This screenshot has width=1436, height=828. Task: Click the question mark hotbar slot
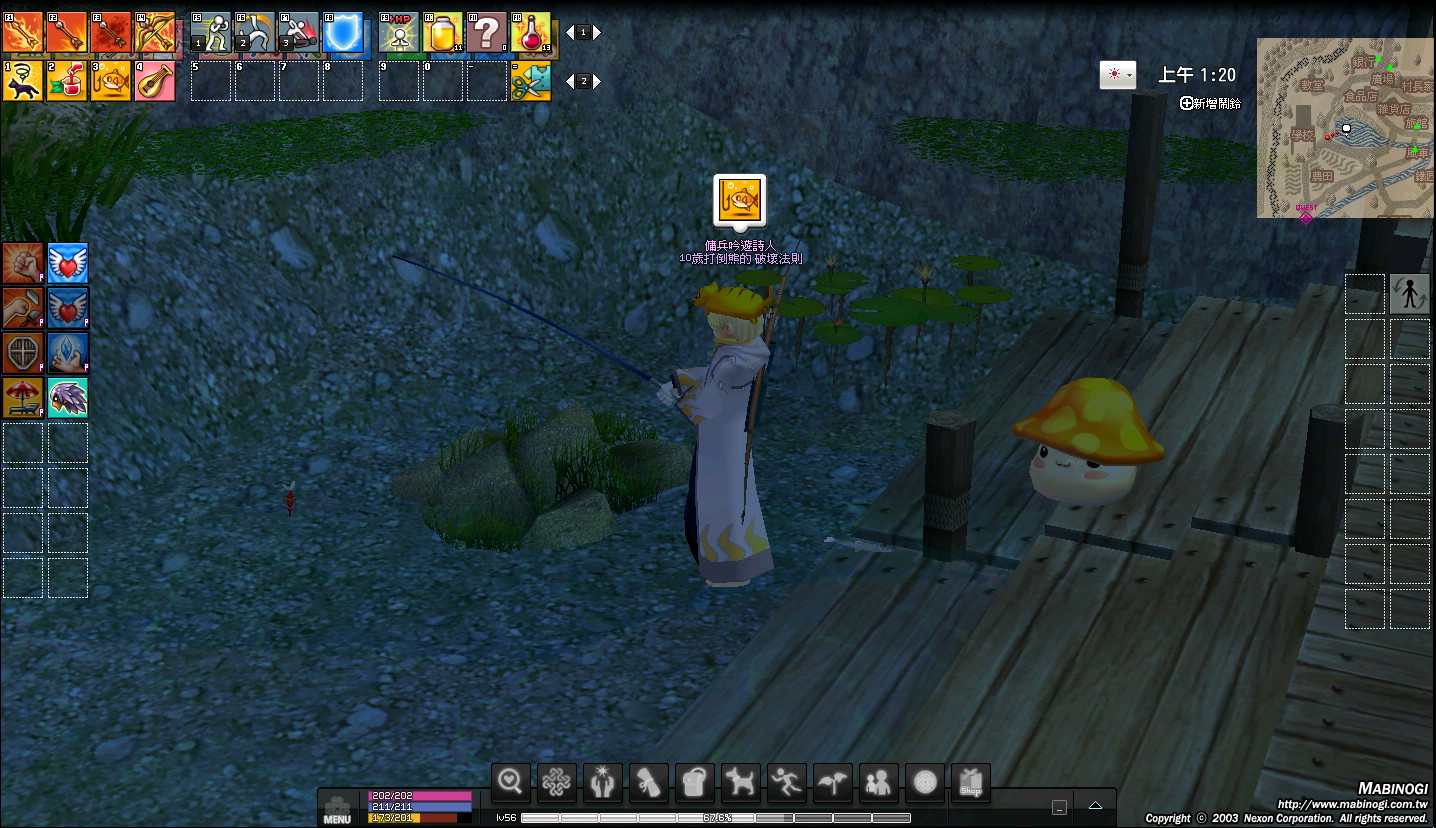(487, 32)
